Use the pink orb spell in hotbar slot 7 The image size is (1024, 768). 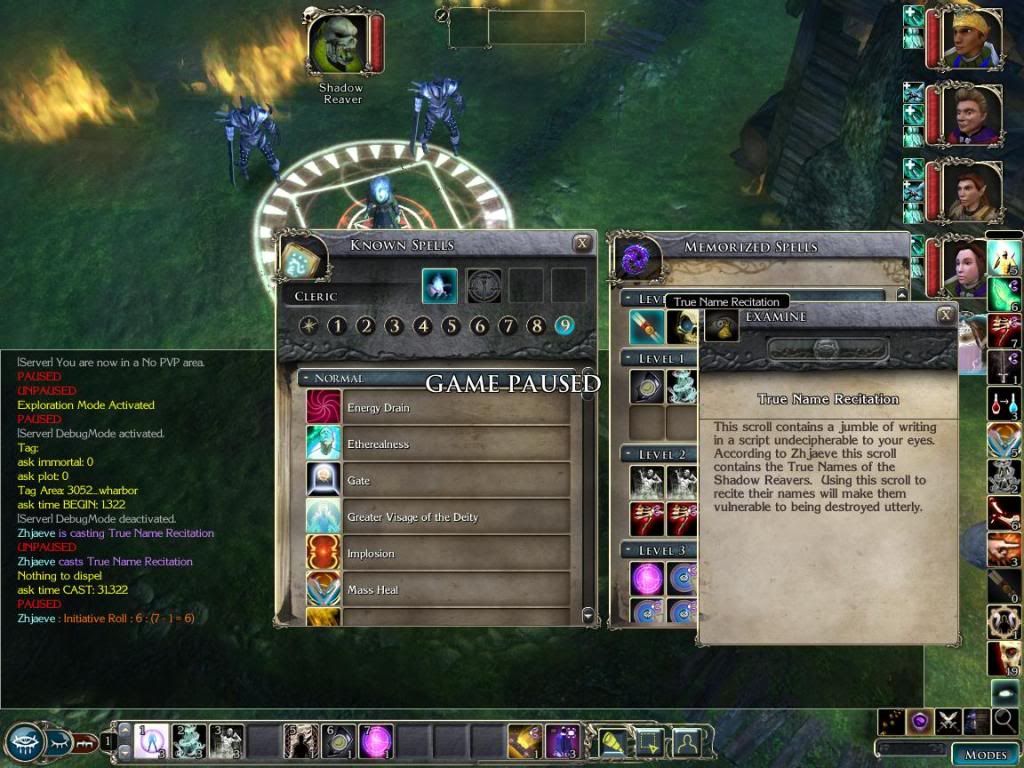coord(376,741)
